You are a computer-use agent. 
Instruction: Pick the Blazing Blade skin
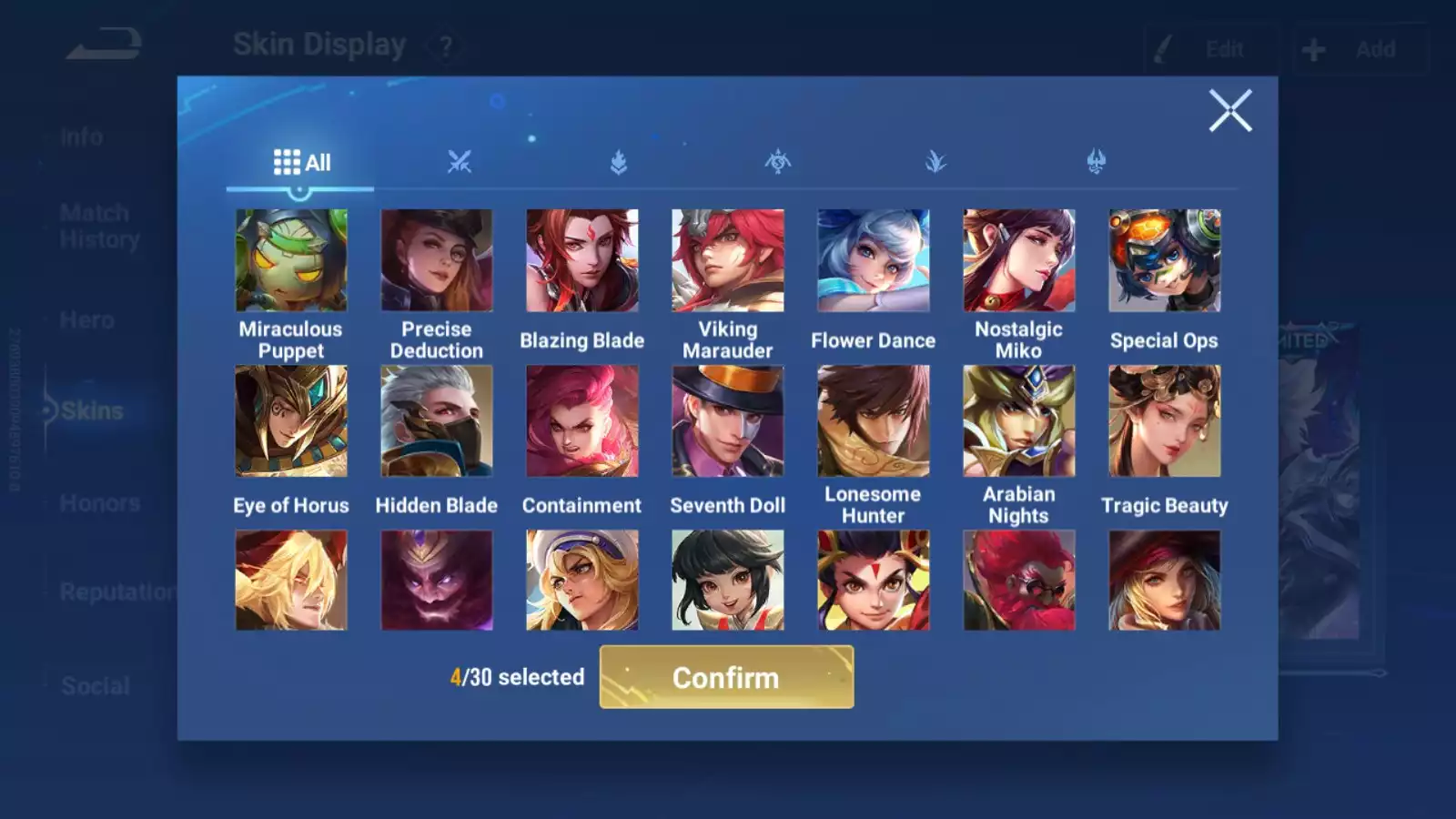[x=582, y=261]
